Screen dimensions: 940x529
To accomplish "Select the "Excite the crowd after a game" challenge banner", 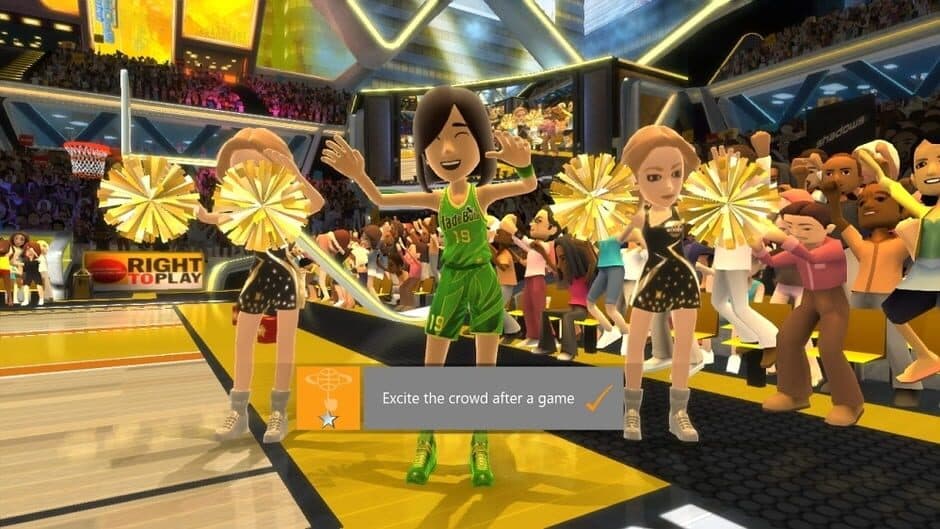I will (478, 398).
